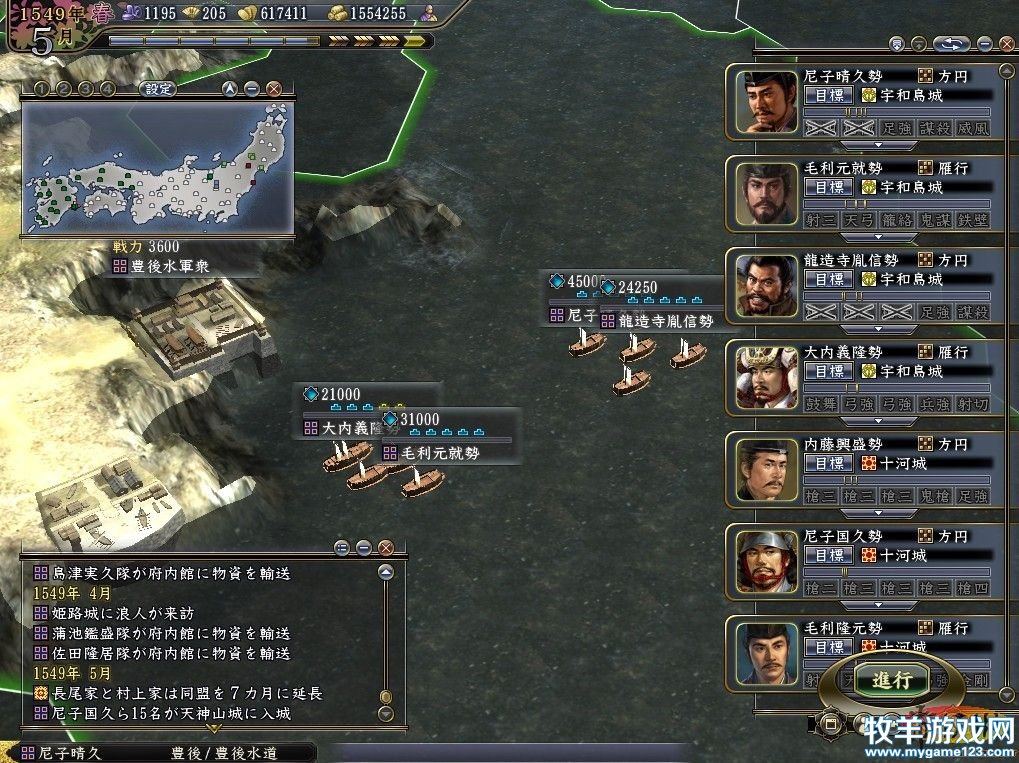This screenshot has width=1019, height=763.
Task: Switch to minimap preset 3
Action: click(85, 88)
